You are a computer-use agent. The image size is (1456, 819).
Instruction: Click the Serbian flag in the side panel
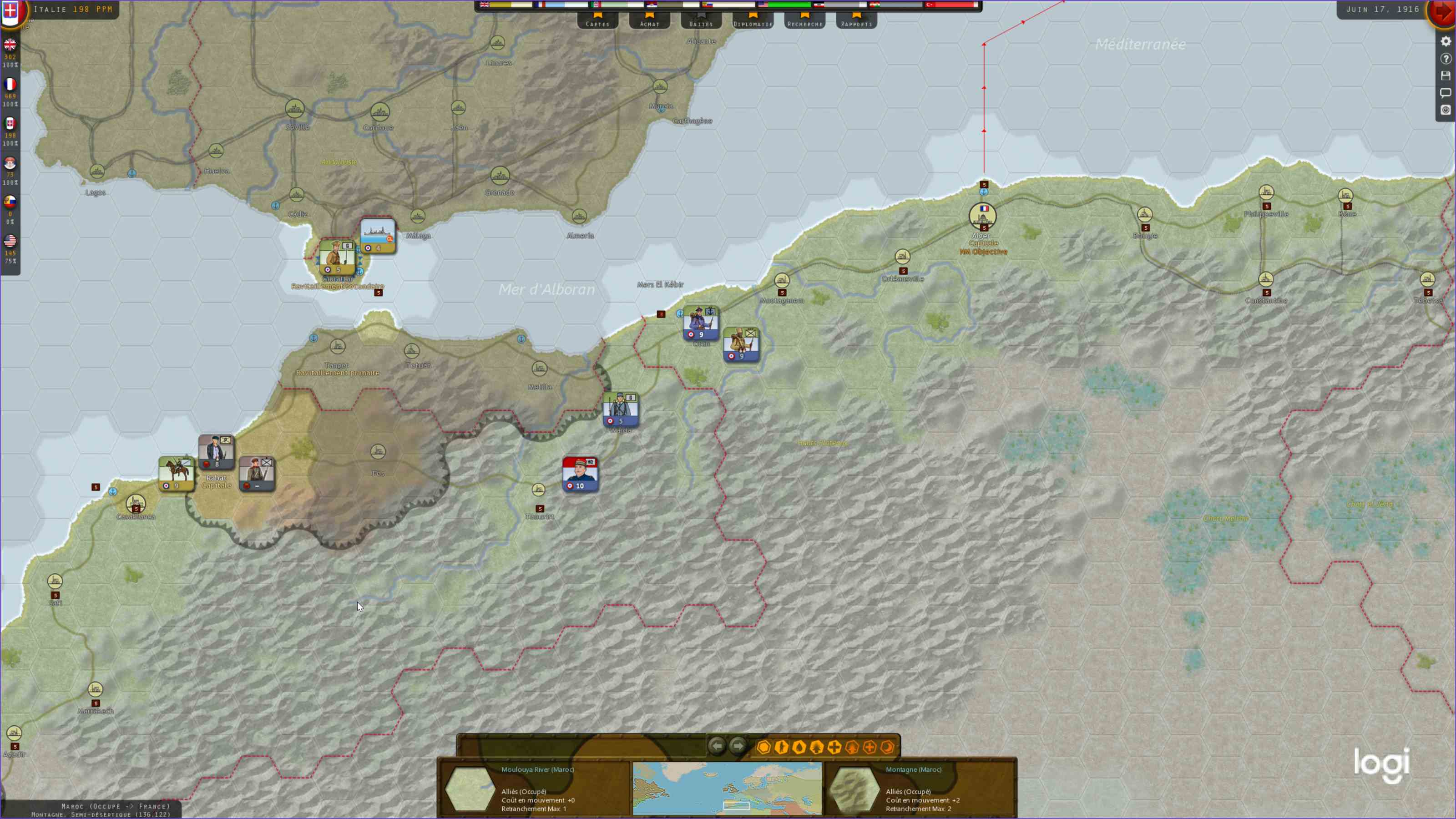10,163
